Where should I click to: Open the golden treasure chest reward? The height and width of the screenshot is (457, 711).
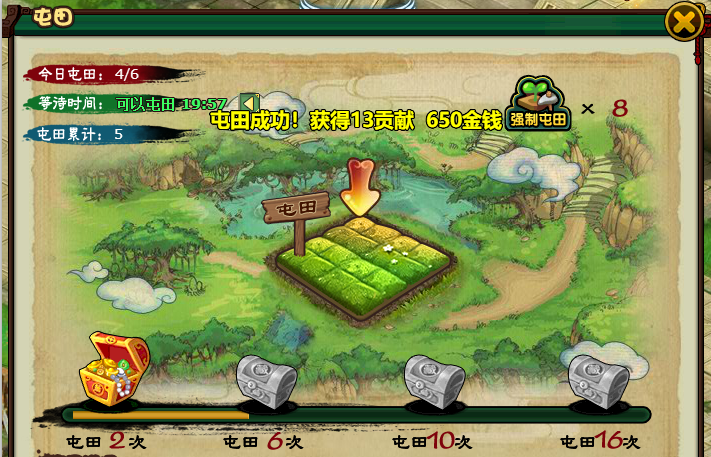click(x=112, y=369)
